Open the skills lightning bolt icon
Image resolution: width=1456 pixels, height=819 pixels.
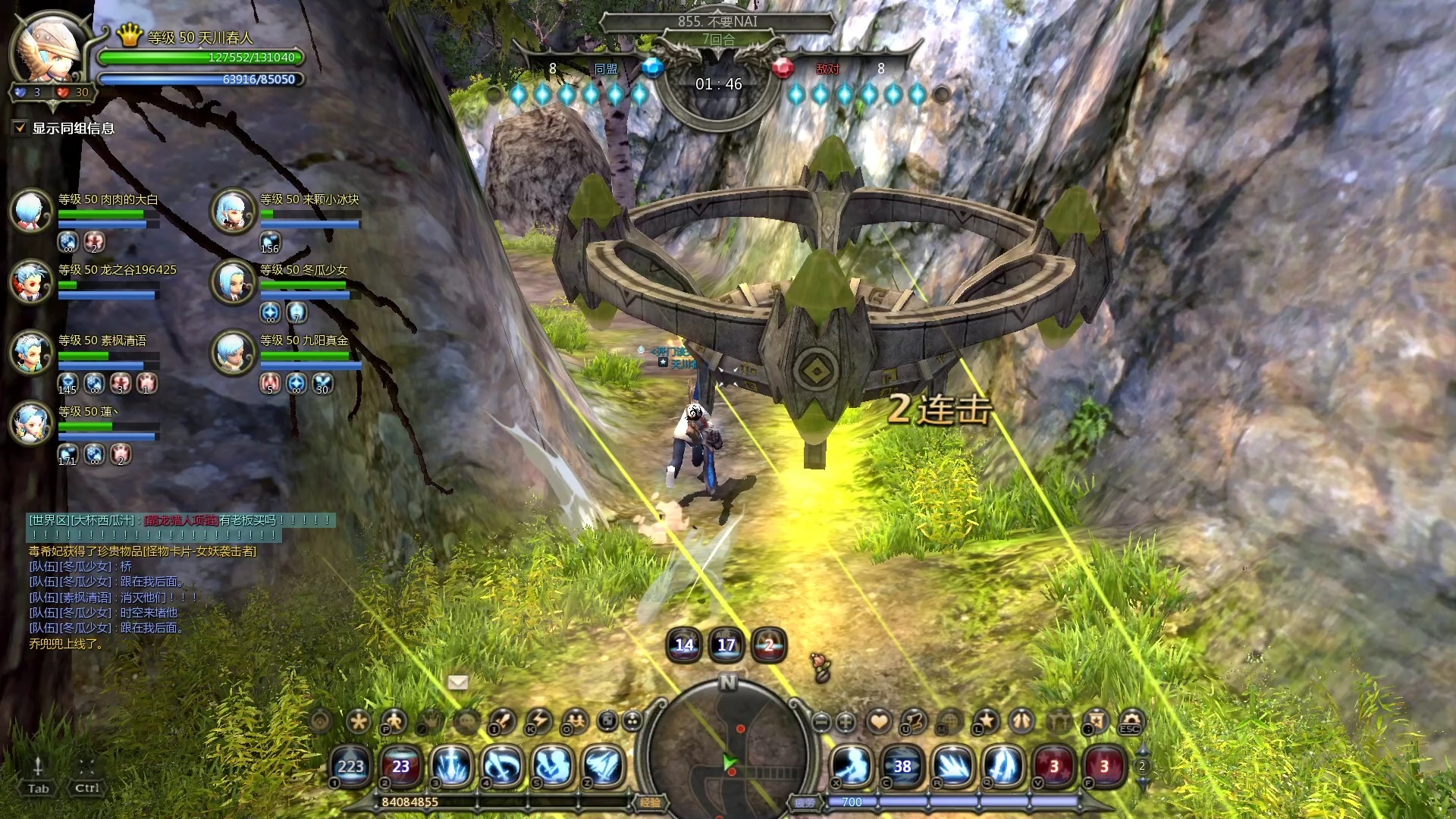(x=539, y=721)
